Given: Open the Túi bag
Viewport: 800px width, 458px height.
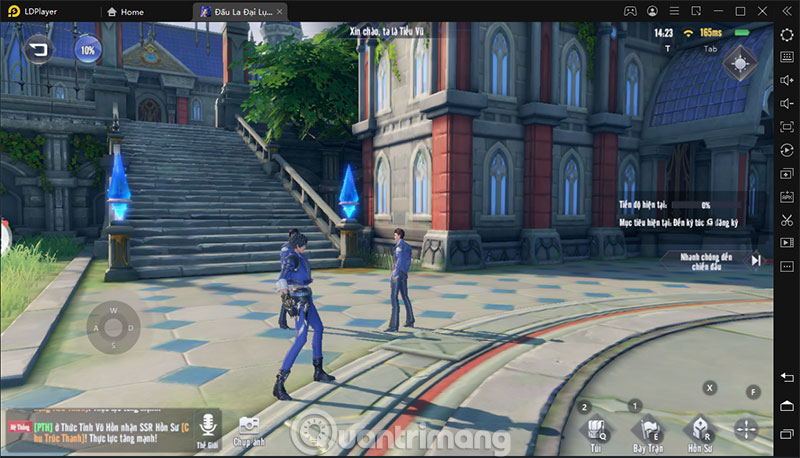Looking at the screenshot, I should [595, 430].
